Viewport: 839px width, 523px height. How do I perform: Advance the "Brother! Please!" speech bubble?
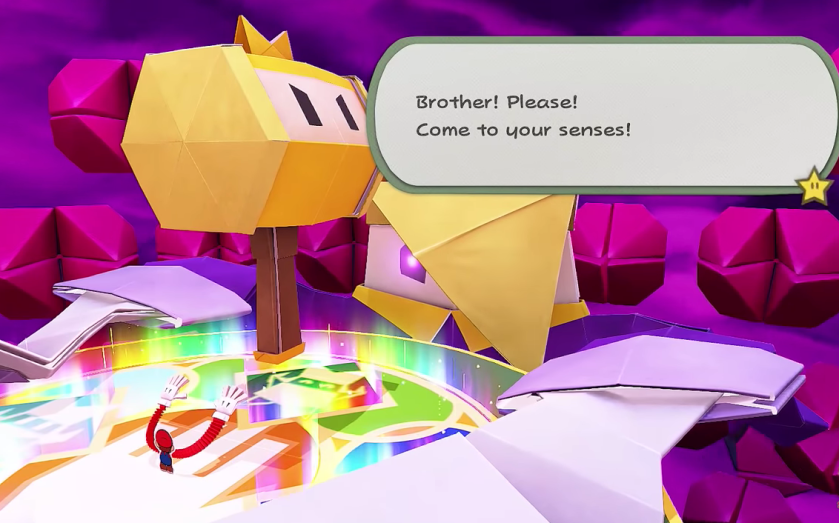coord(600,114)
